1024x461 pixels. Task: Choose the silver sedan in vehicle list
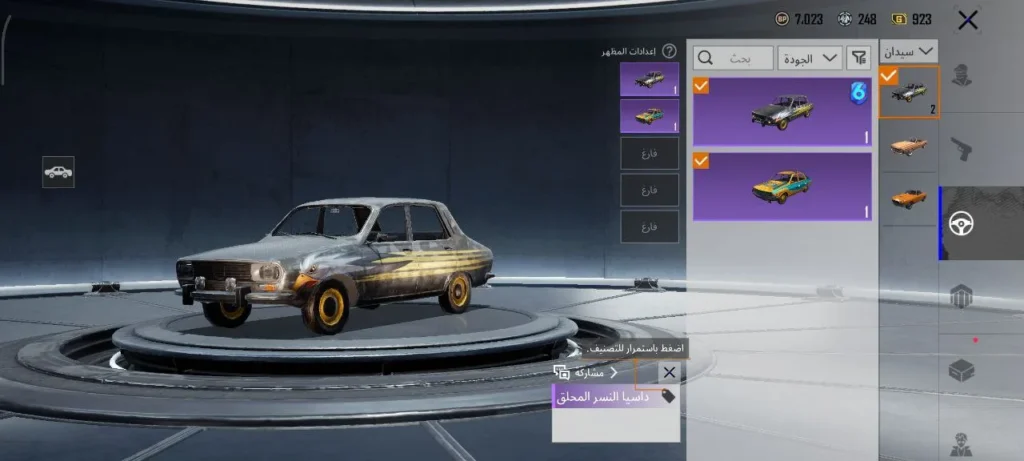click(909, 92)
